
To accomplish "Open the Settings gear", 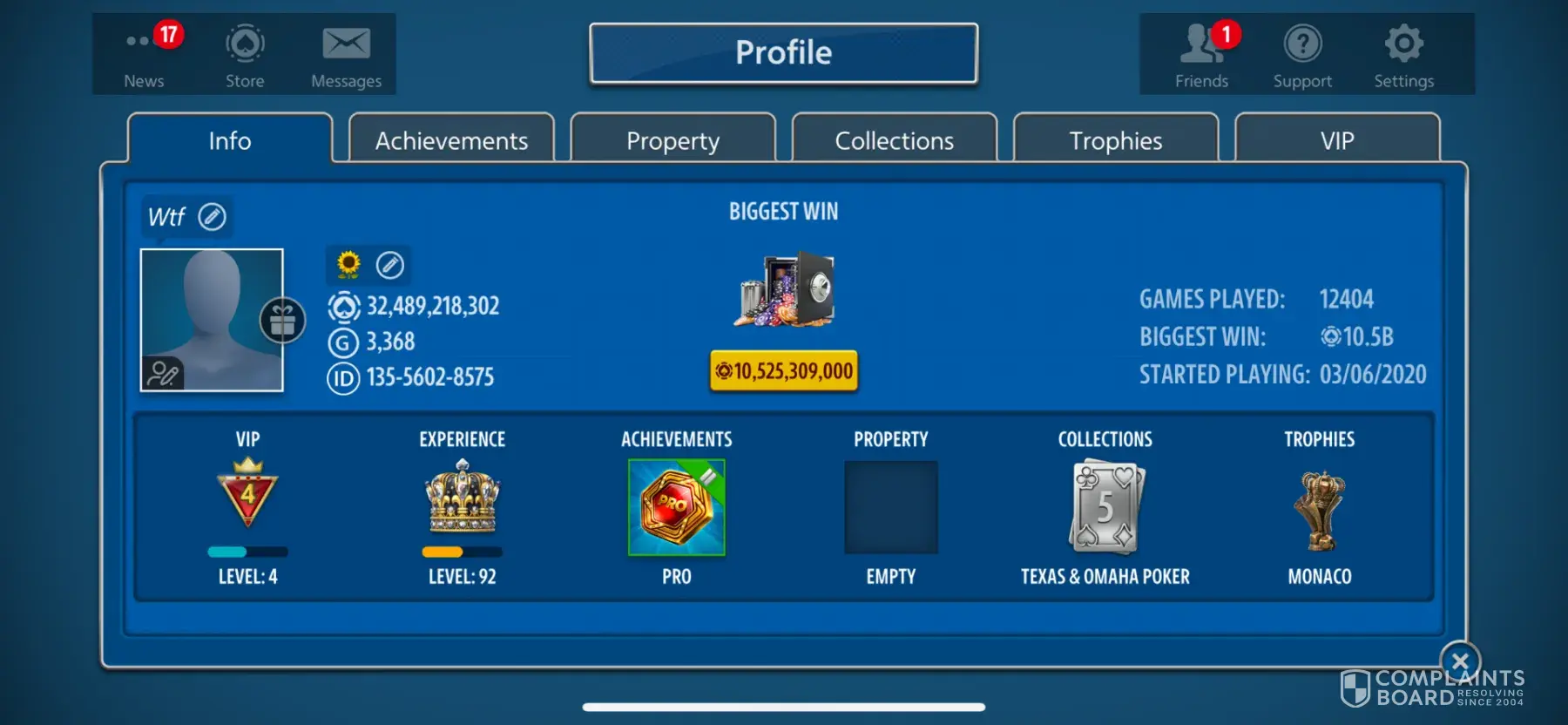I will pyautogui.click(x=1403, y=55).
